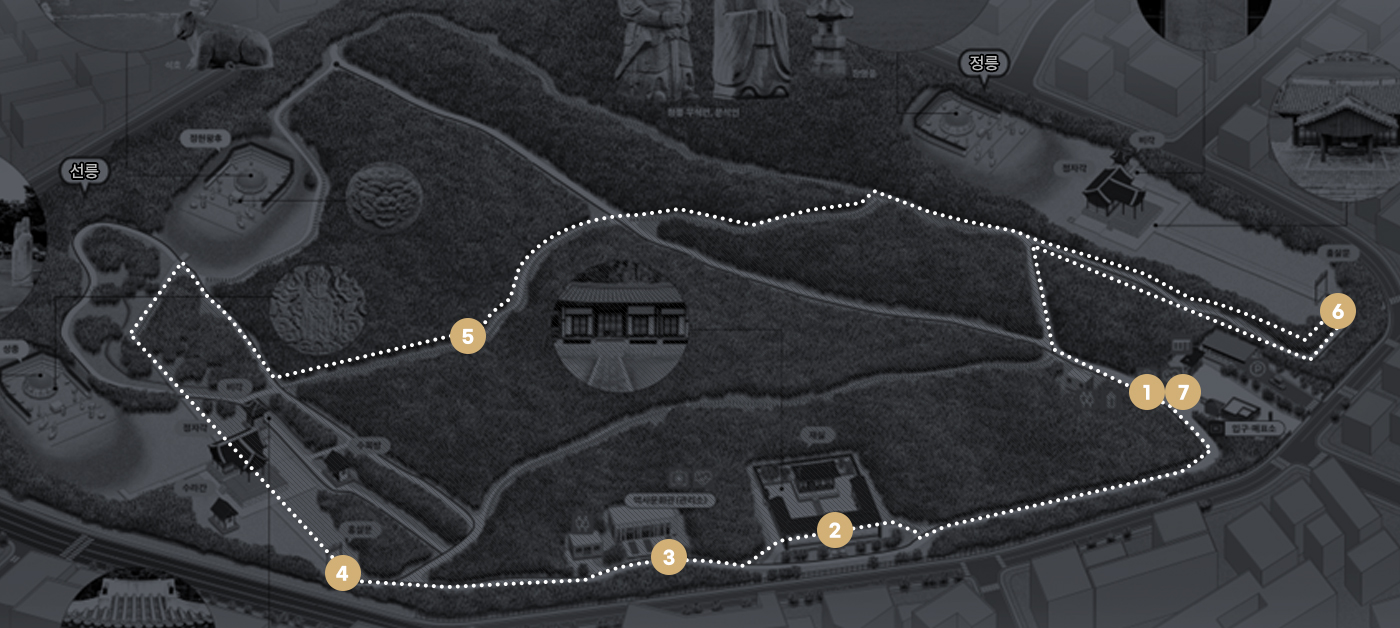1400x628 pixels.
Task: Click the 선릉 map label
Action: [84, 171]
